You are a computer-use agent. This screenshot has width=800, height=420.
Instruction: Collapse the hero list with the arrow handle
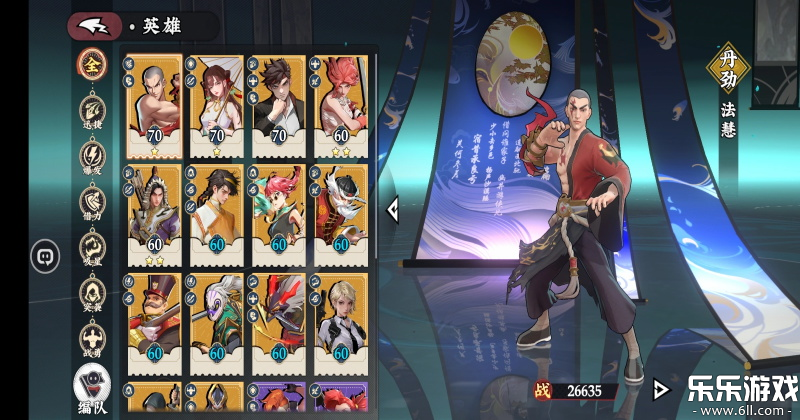(x=393, y=208)
